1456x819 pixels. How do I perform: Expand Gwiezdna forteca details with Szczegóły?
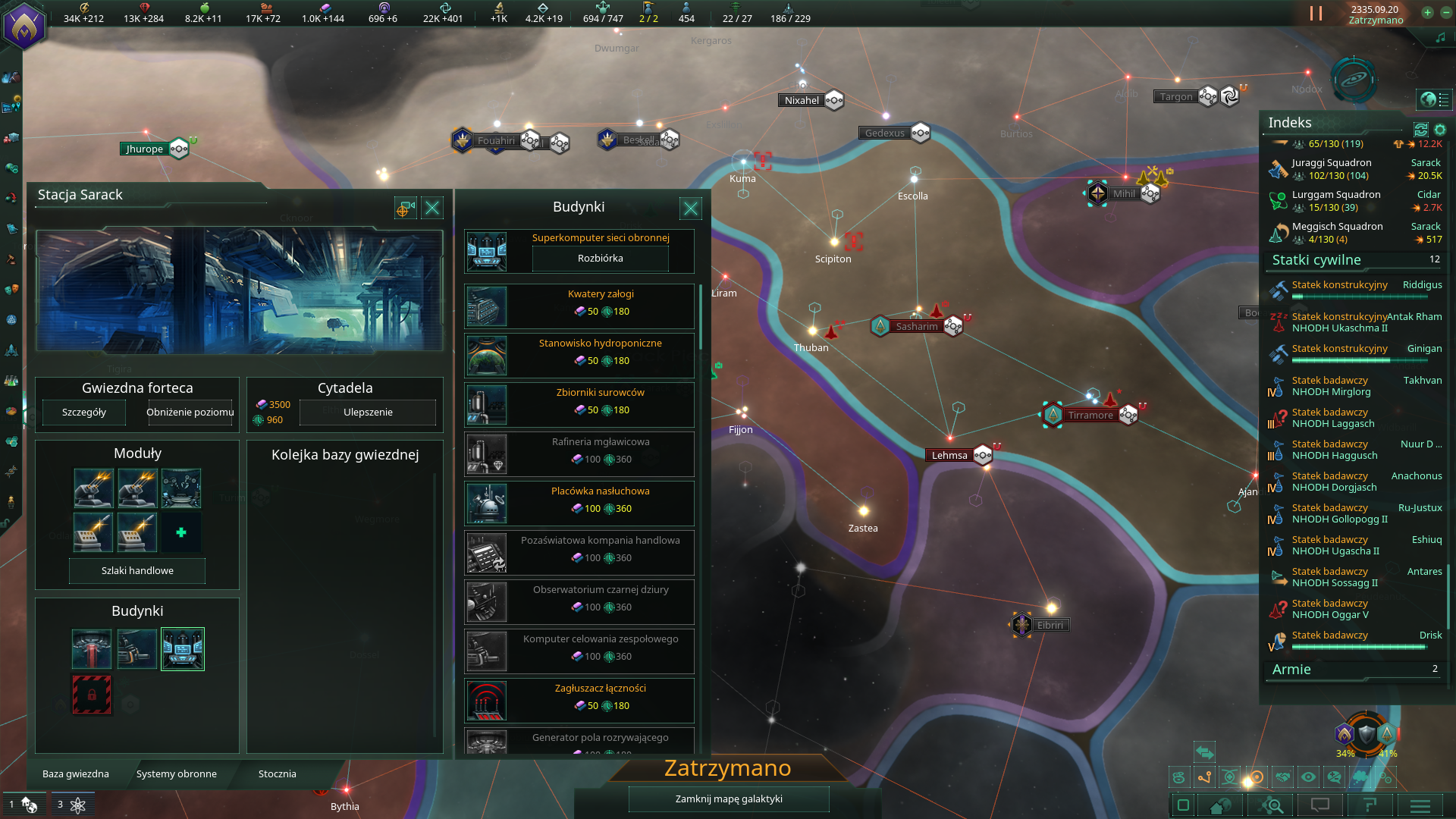tap(83, 412)
